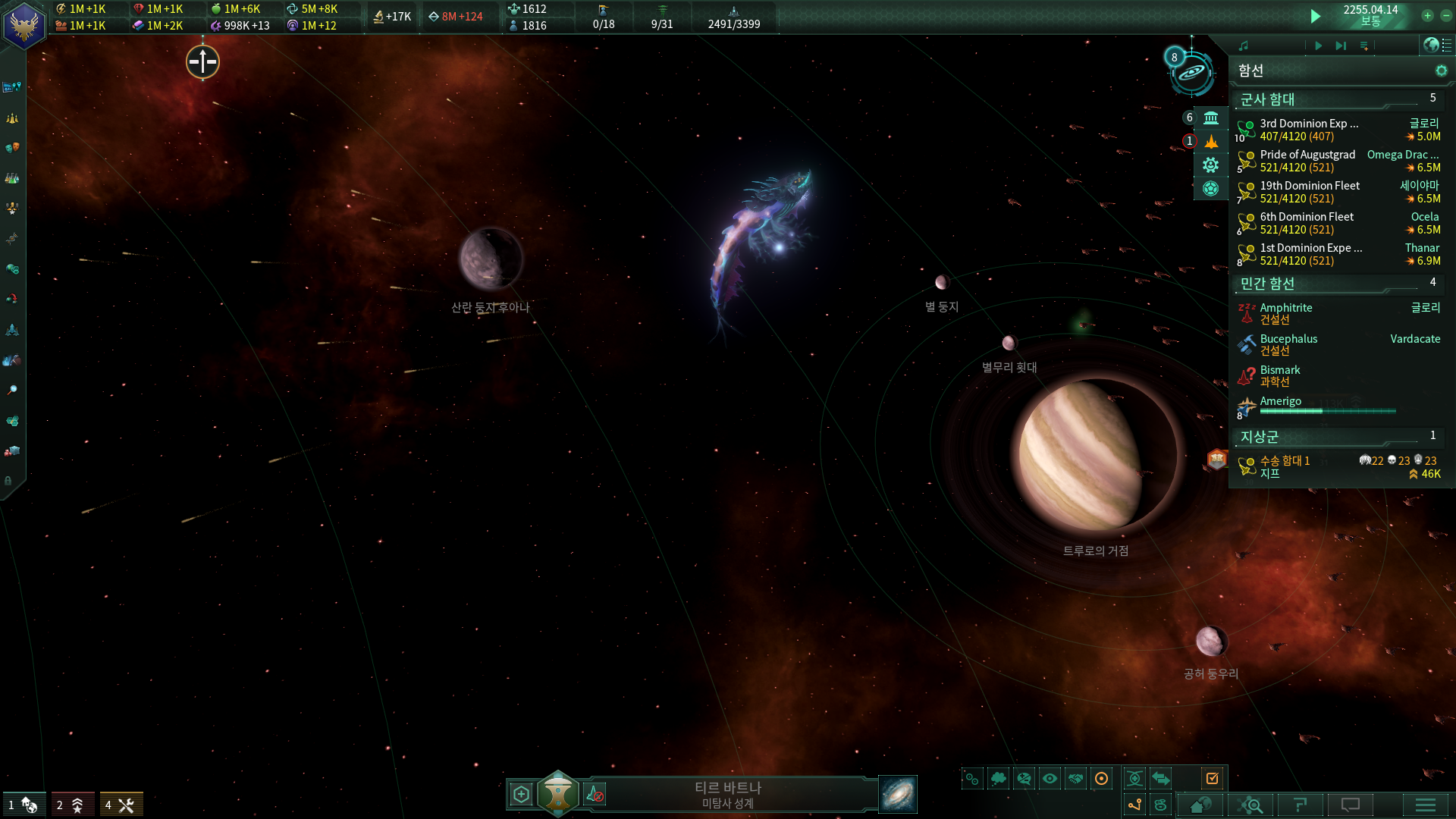Select control group 1 tab

pyautogui.click(x=24, y=805)
